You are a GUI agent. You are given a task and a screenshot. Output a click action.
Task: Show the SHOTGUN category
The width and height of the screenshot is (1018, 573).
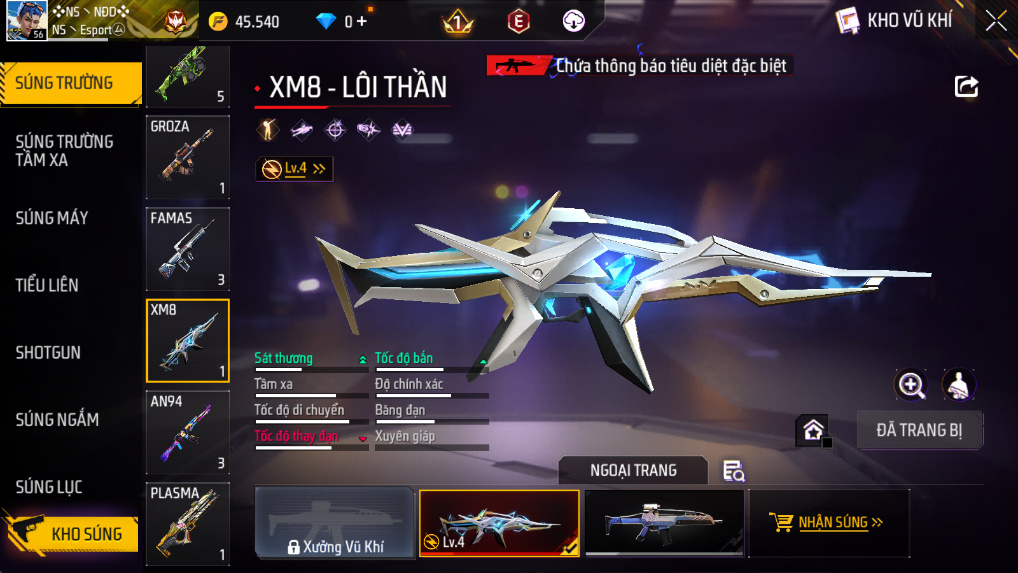click(x=48, y=353)
